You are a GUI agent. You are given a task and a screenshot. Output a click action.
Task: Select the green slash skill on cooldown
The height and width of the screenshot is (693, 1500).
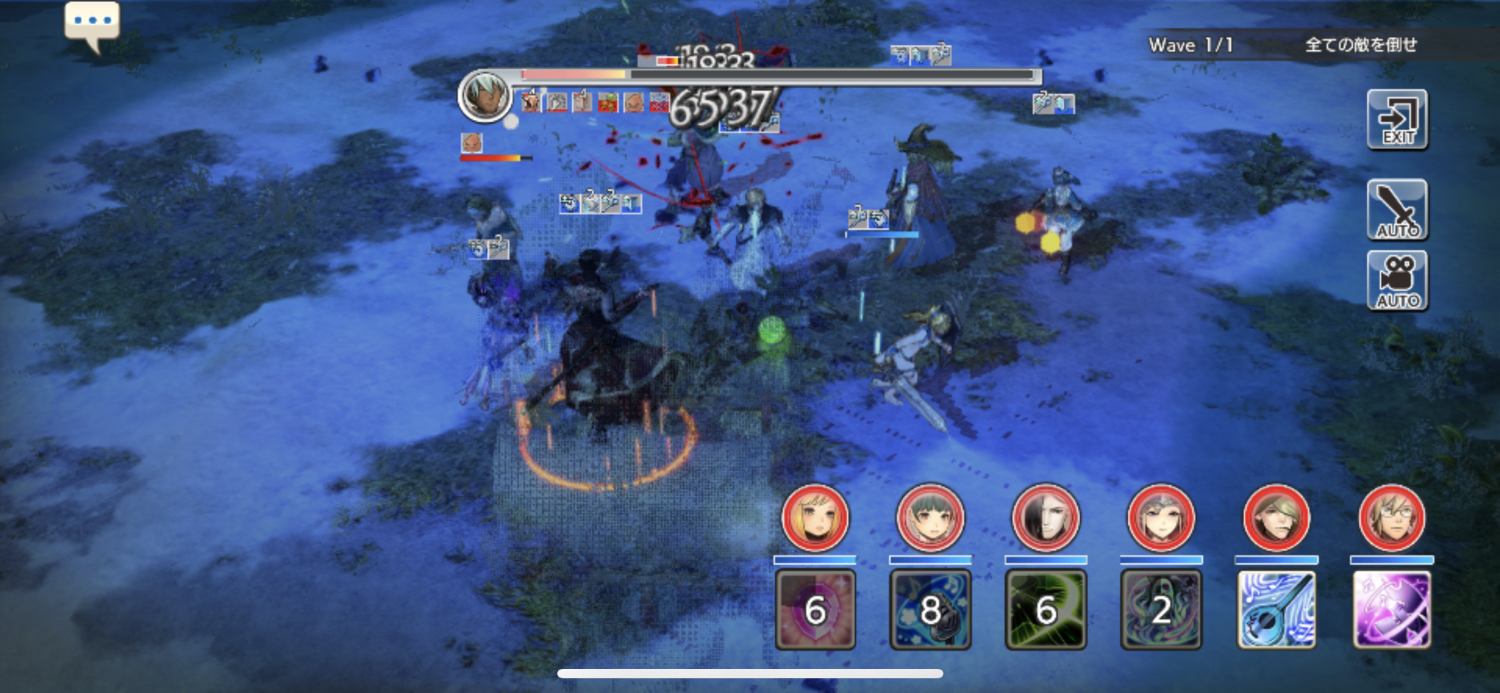(1046, 609)
